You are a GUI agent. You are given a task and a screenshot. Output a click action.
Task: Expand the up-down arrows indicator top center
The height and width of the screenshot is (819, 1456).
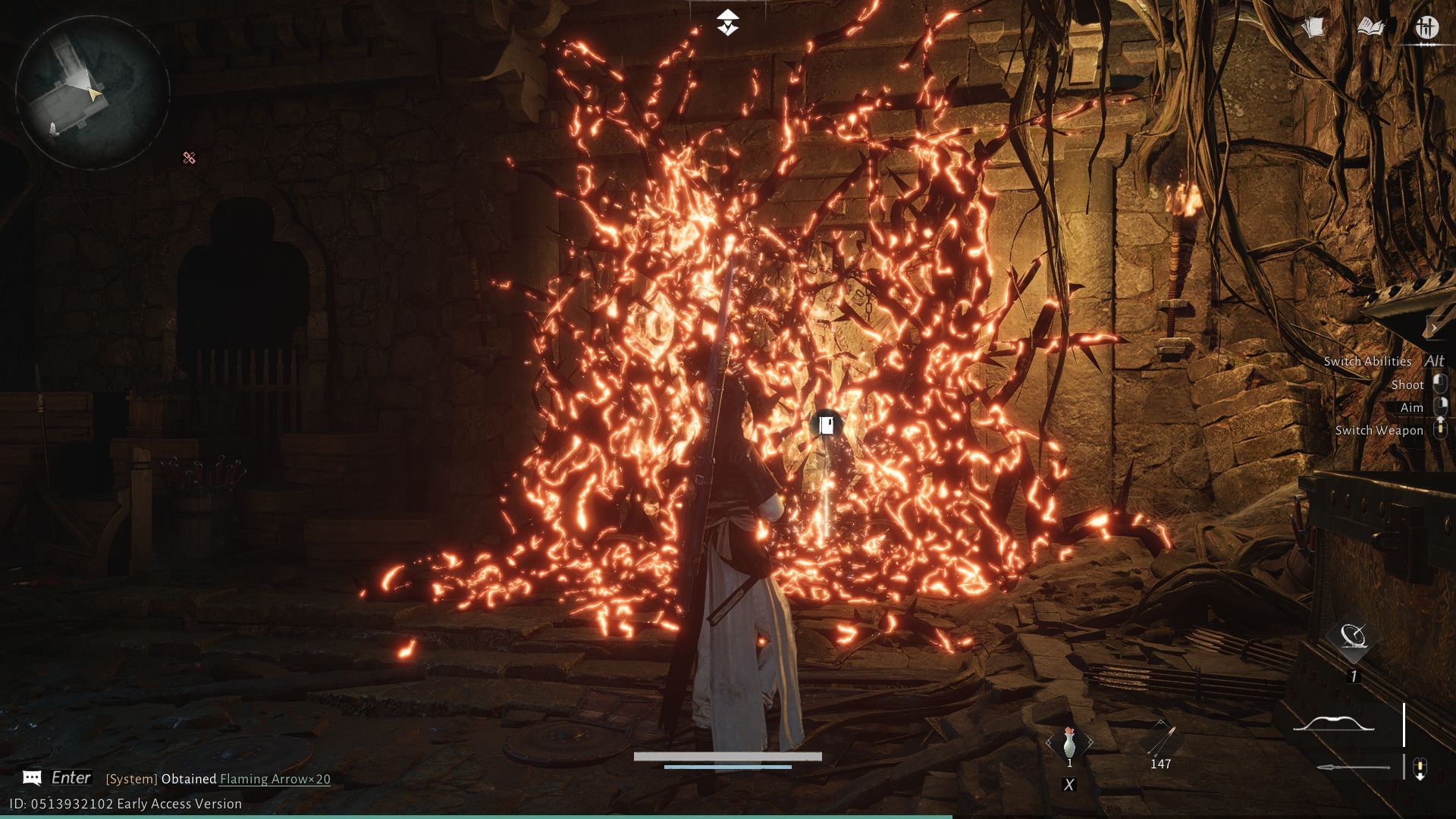[x=727, y=21]
